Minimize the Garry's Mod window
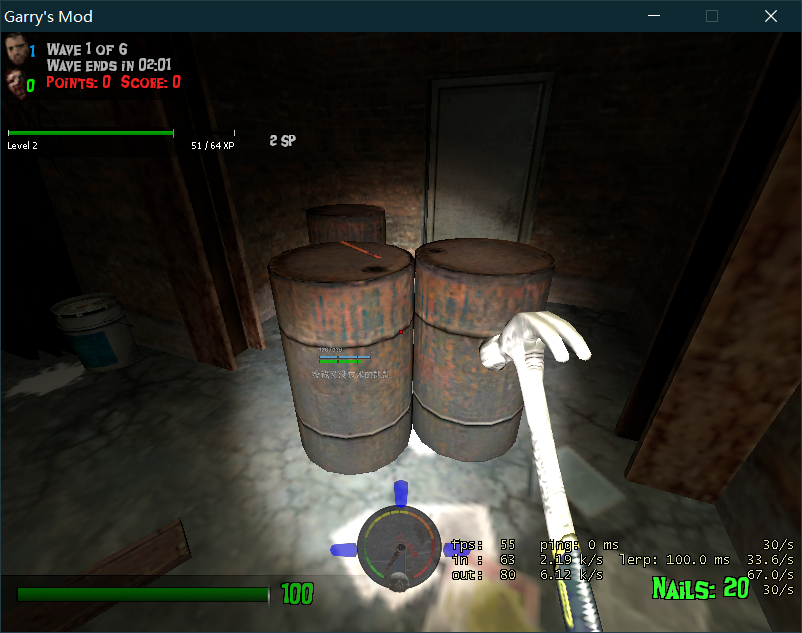 [655, 16]
